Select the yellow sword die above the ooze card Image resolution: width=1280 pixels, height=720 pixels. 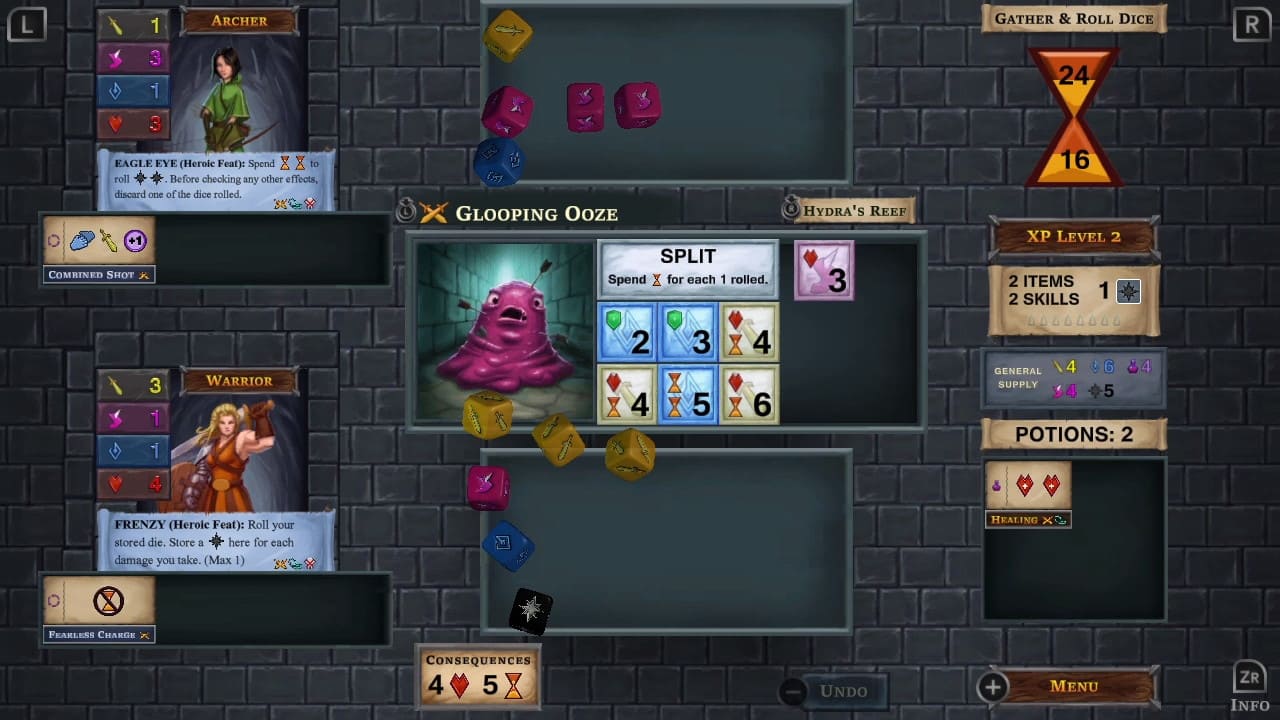coord(508,36)
